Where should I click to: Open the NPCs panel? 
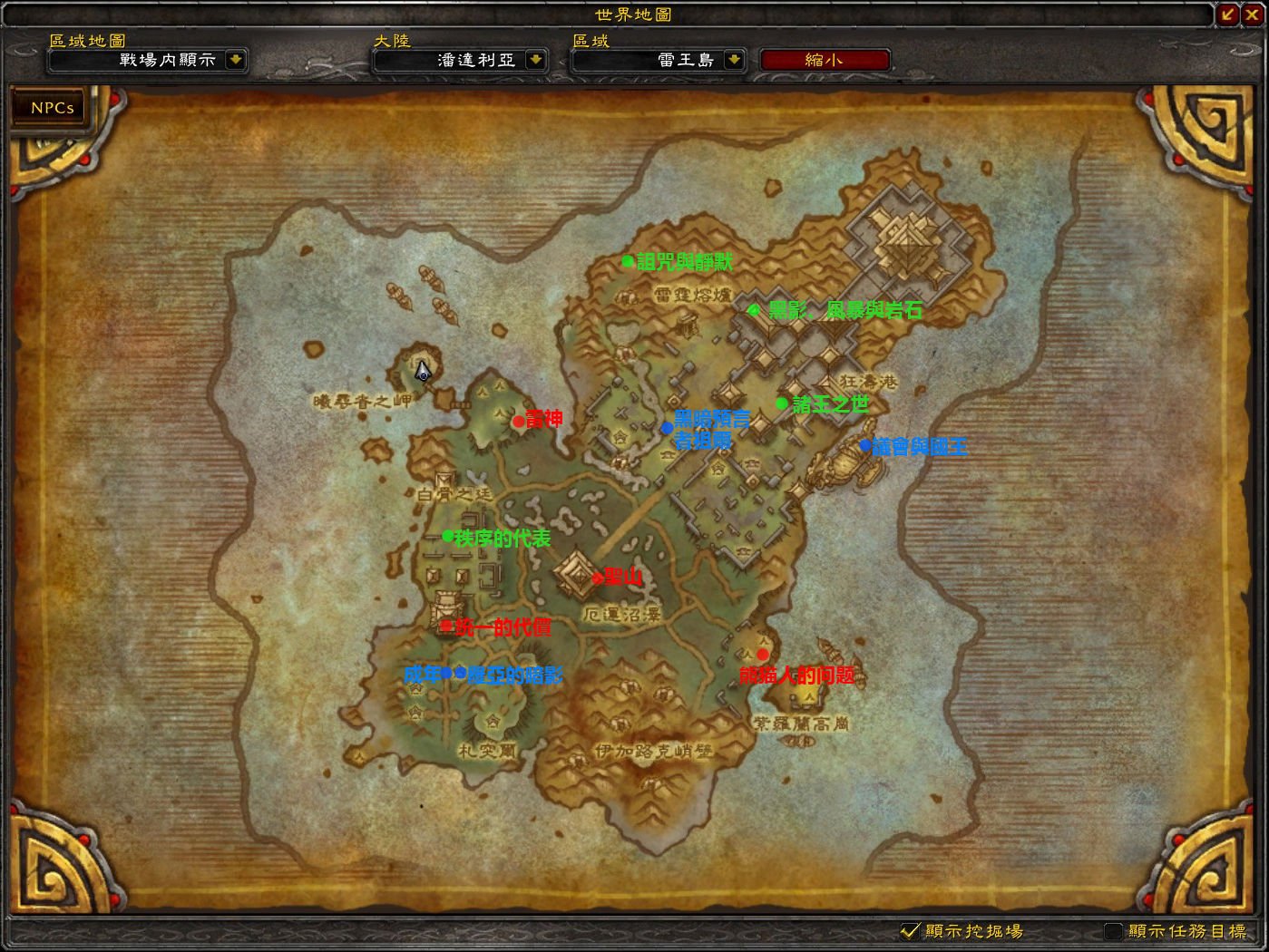[x=52, y=107]
